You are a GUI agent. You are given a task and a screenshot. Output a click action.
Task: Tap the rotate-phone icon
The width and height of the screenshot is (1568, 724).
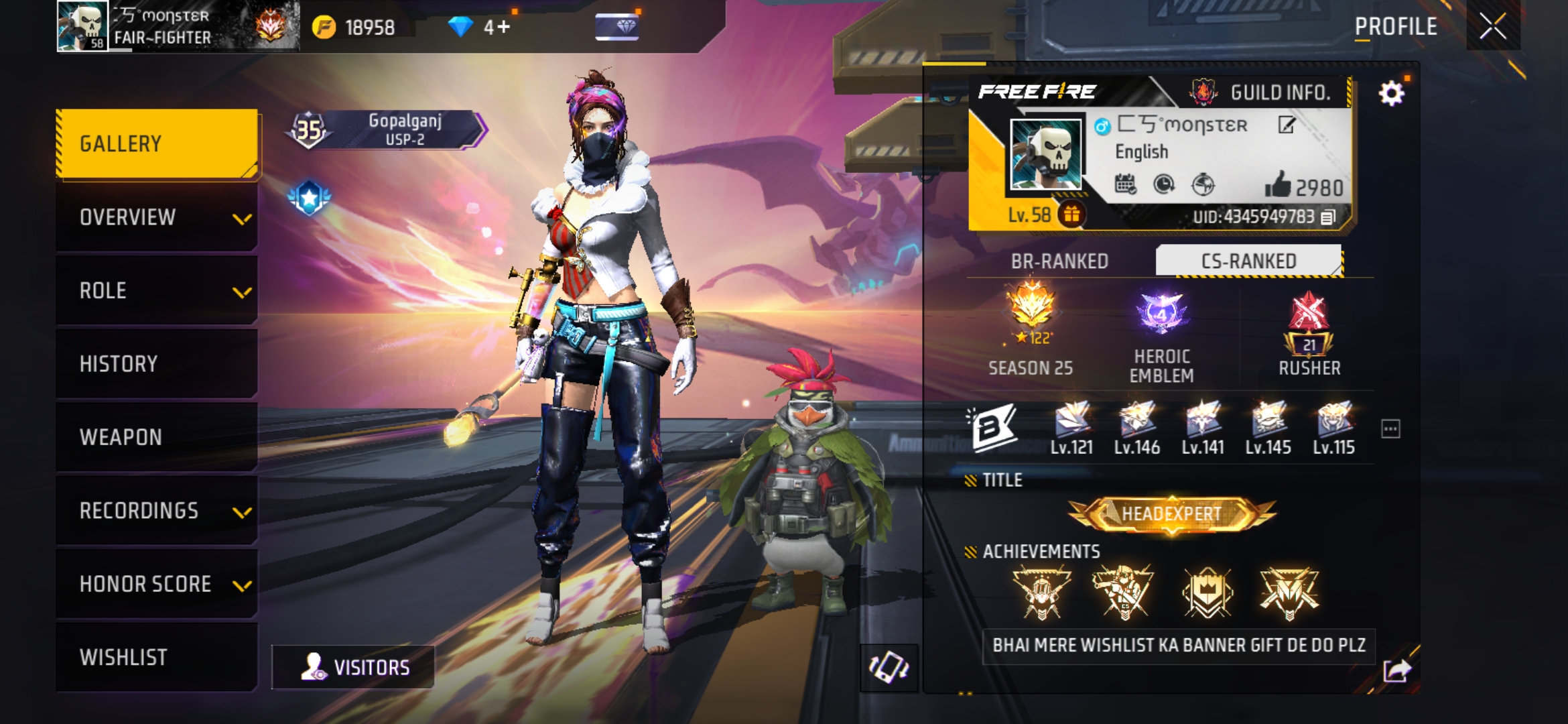pyautogui.click(x=889, y=667)
